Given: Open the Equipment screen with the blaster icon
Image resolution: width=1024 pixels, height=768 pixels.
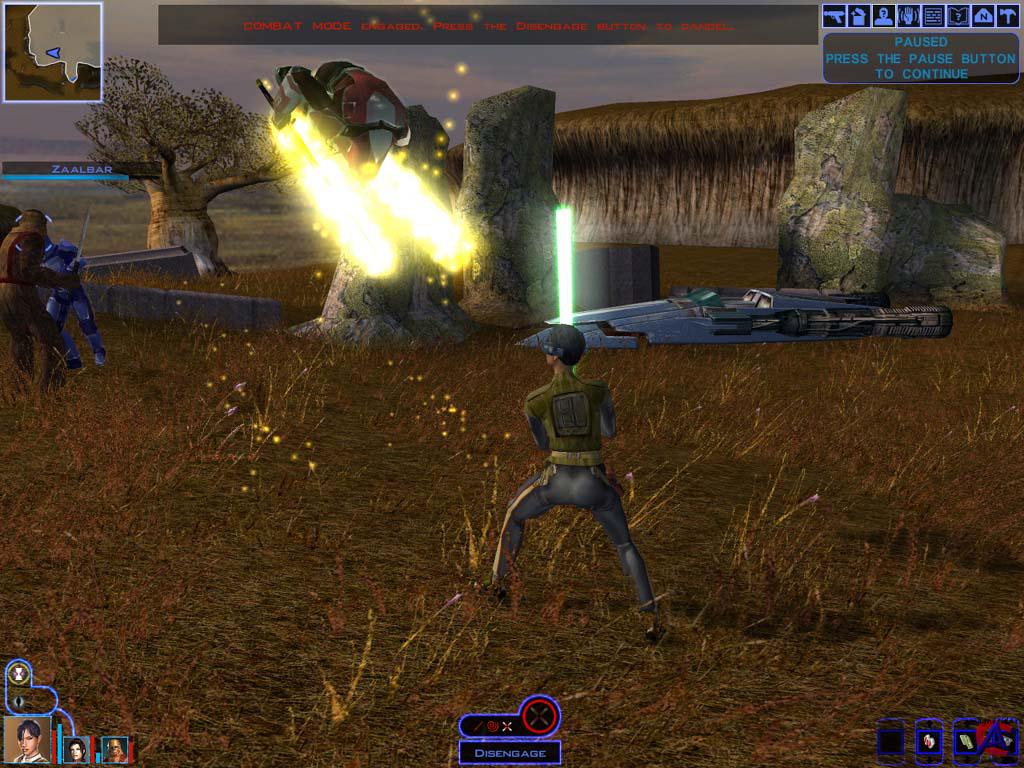Looking at the screenshot, I should 834,16.
